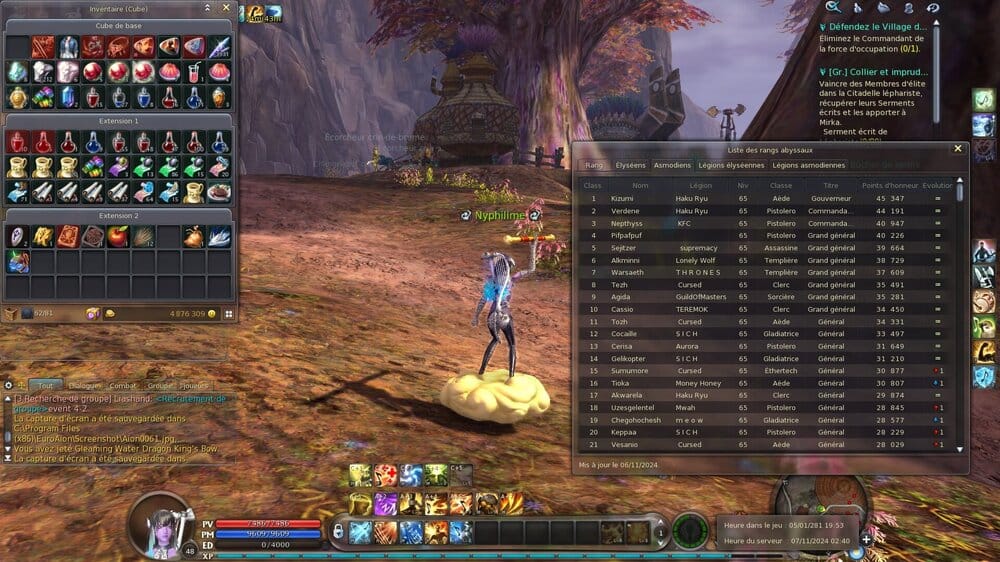
Task: Pick the rainbow crystals in Cube de base
Action: pyautogui.click(x=43, y=97)
